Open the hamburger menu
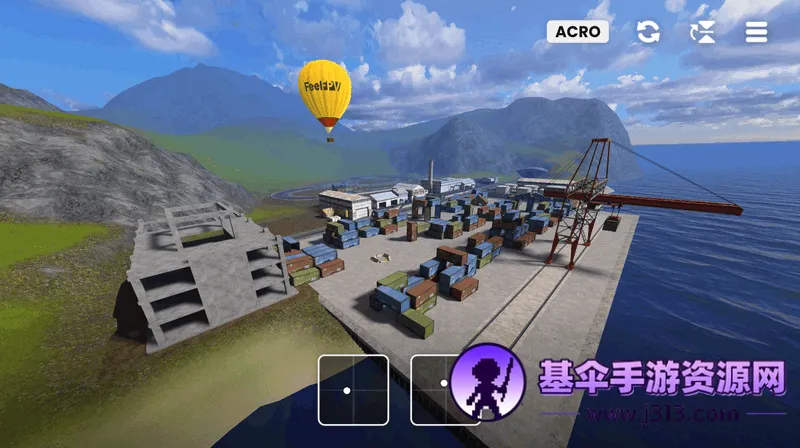The height and width of the screenshot is (448, 800). pos(756,32)
